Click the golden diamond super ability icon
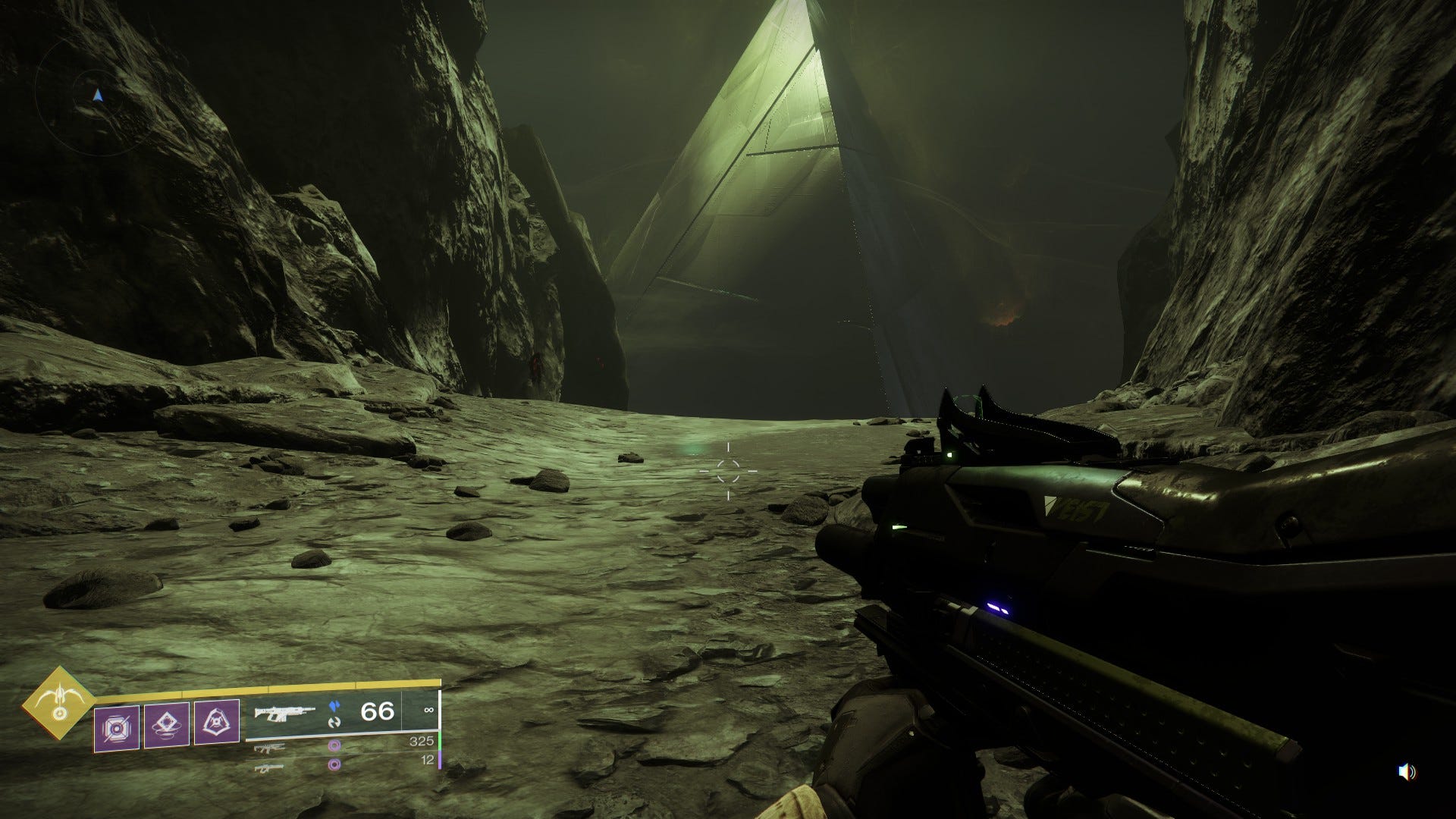Image resolution: width=1456 pixels, height=819 pixels. click(x=58, y=703)
